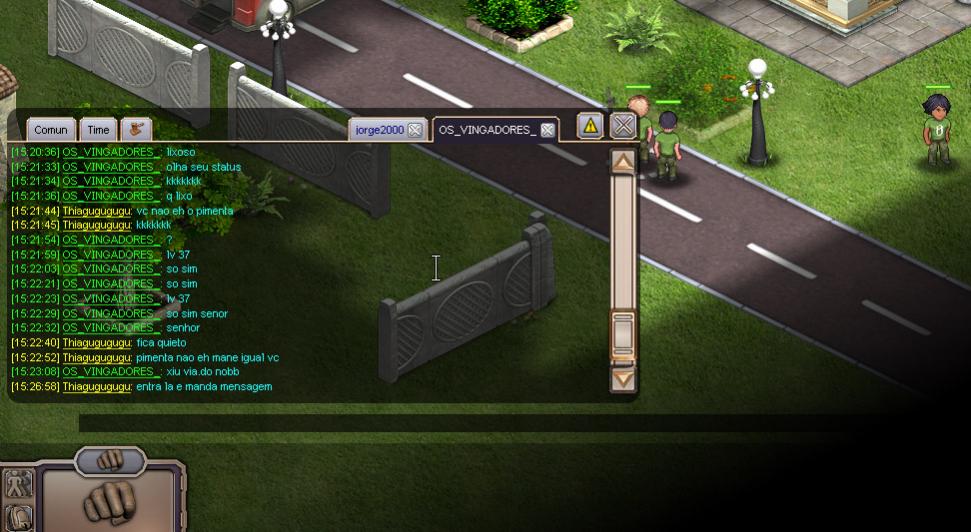The height and width of the screenshot is (532, 971).
Task: Click the chat scroll up arrow
Action: pyautogui.click(x=623, y=162)
